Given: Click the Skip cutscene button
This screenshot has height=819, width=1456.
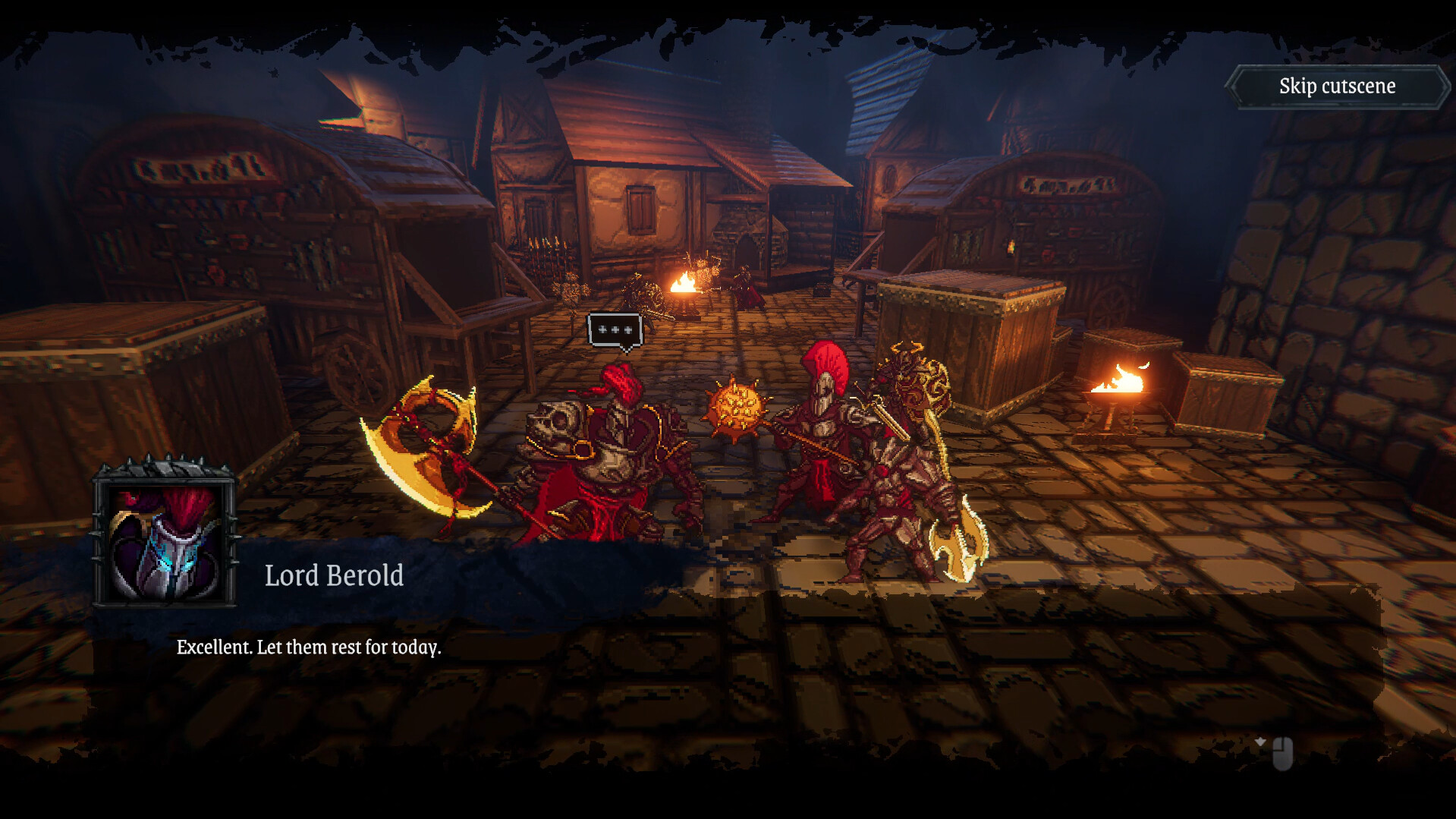Looking at the screenshot, I should [1336, 86].
